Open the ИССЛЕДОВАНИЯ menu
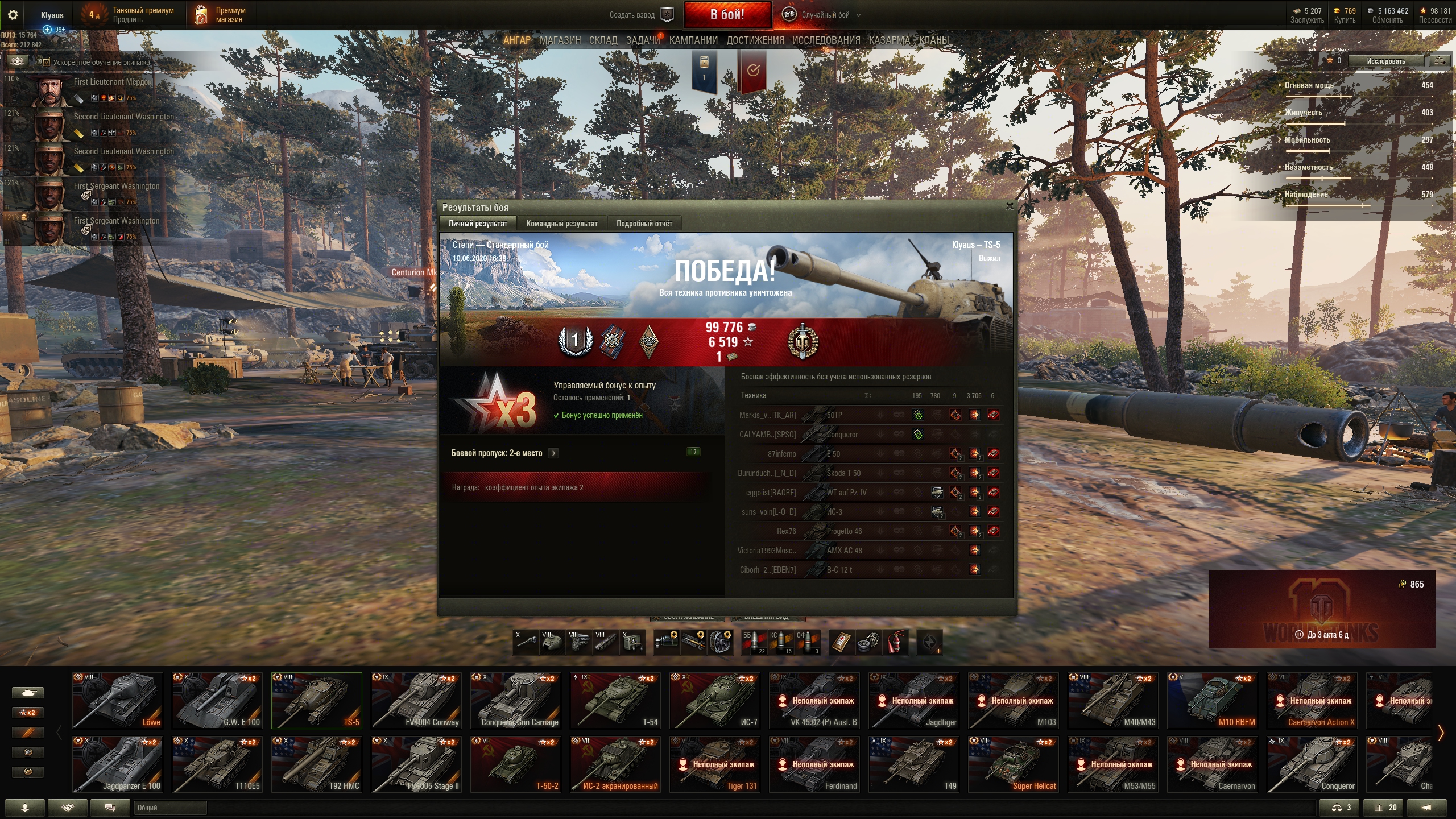1456x819 pixels. coord(826,40)
